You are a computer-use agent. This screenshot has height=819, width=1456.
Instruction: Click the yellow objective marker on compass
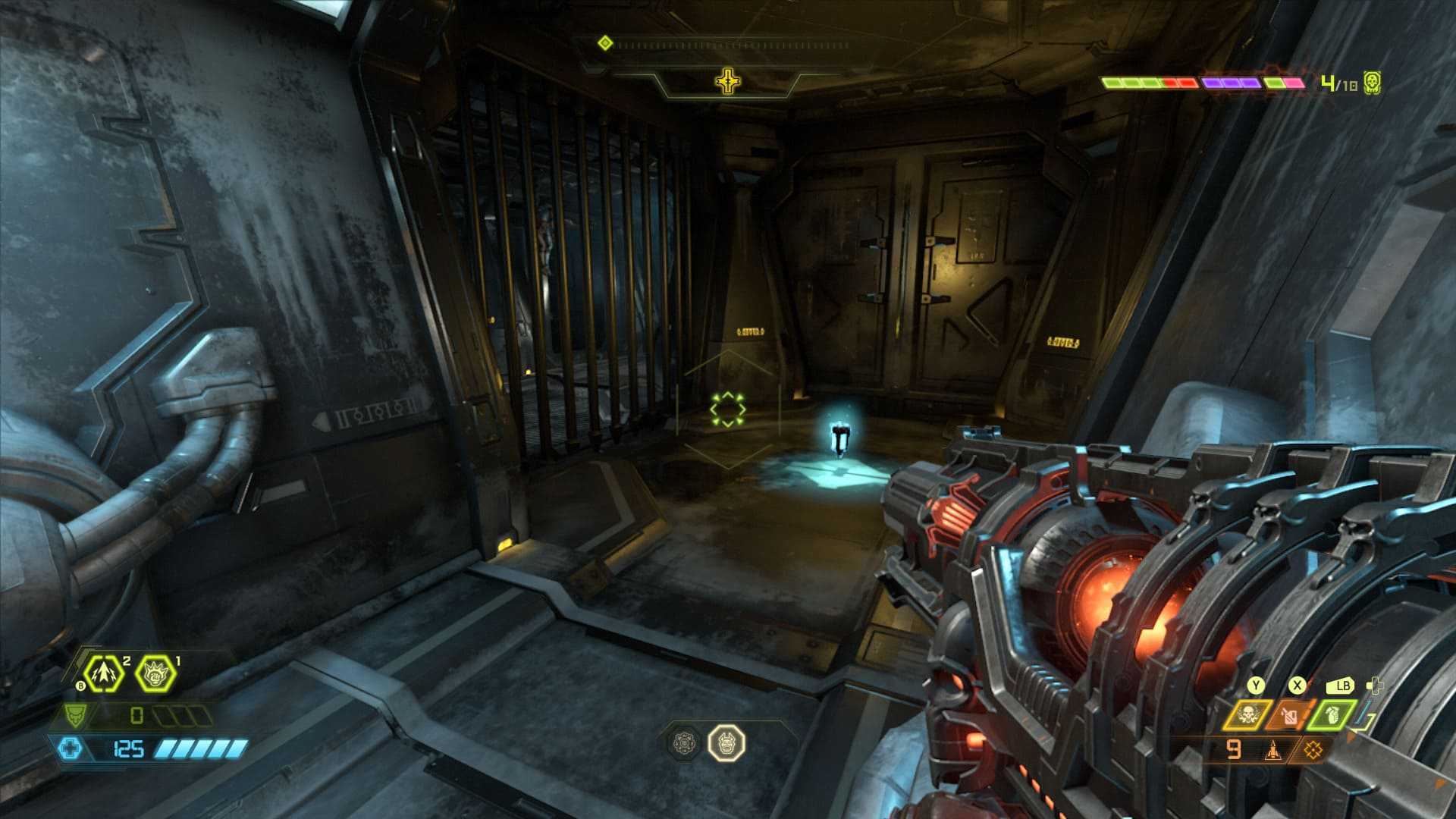coord(727,81)
